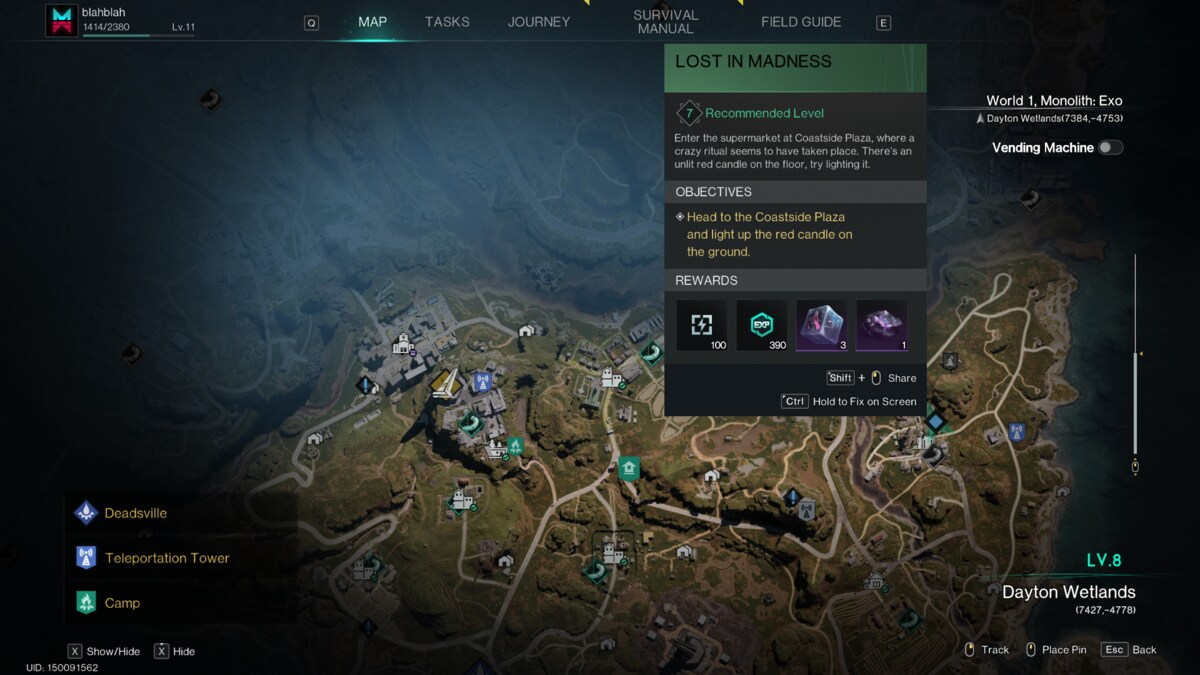Select the yellow sailboat map marker
Screen dimensions: 1200x675
pos(446,383)
